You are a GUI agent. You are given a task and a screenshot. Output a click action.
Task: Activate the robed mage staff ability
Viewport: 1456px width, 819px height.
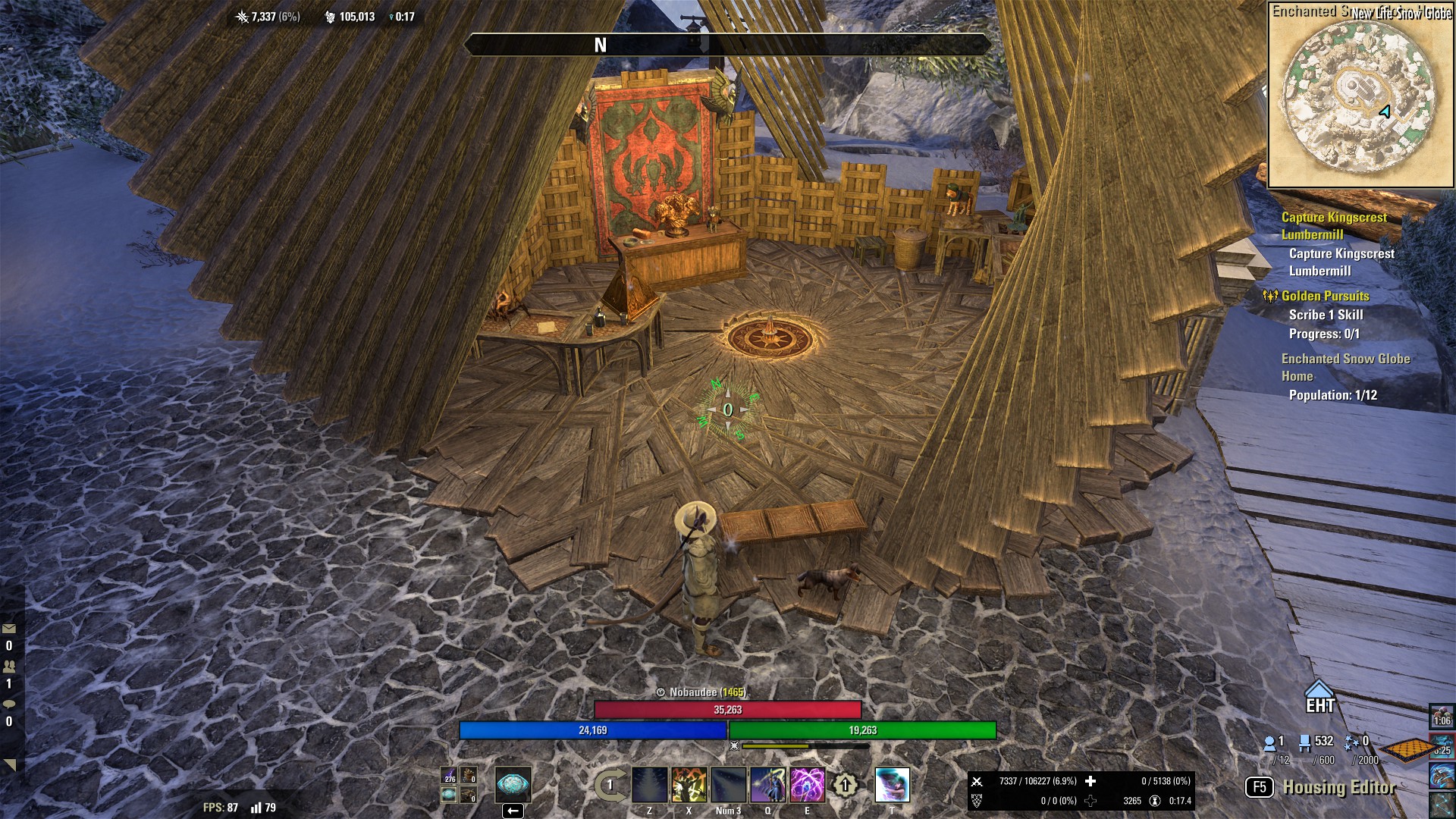pos(767,785)
